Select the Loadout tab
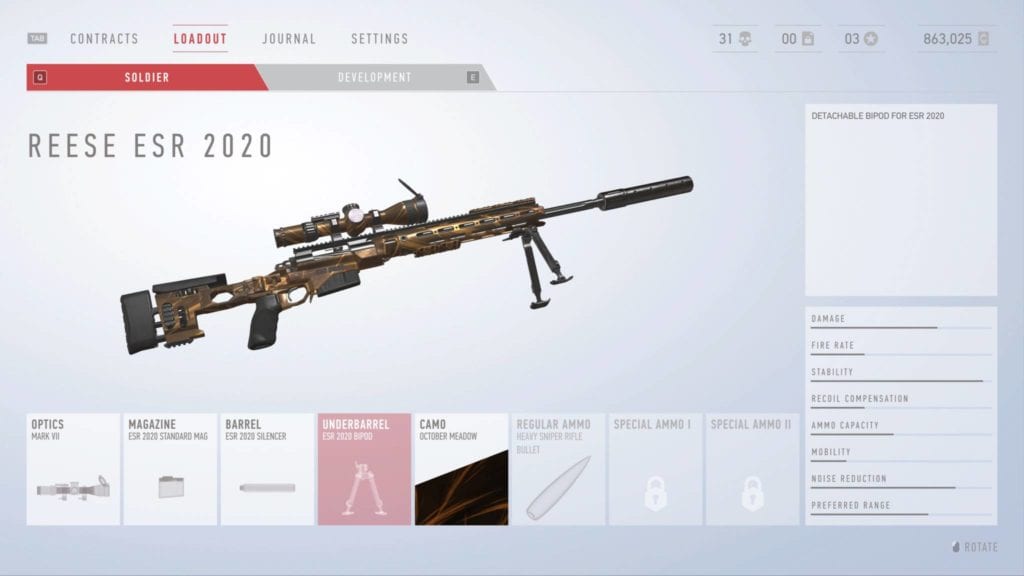Screen dimensions: 1024x576 [x=200, y=39]
